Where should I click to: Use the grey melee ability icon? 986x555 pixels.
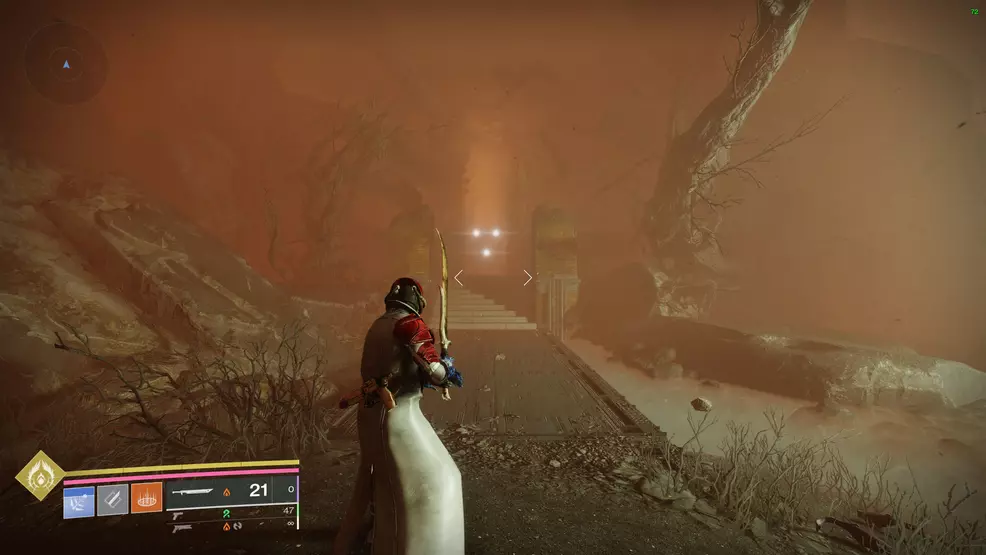coord(112,498)
